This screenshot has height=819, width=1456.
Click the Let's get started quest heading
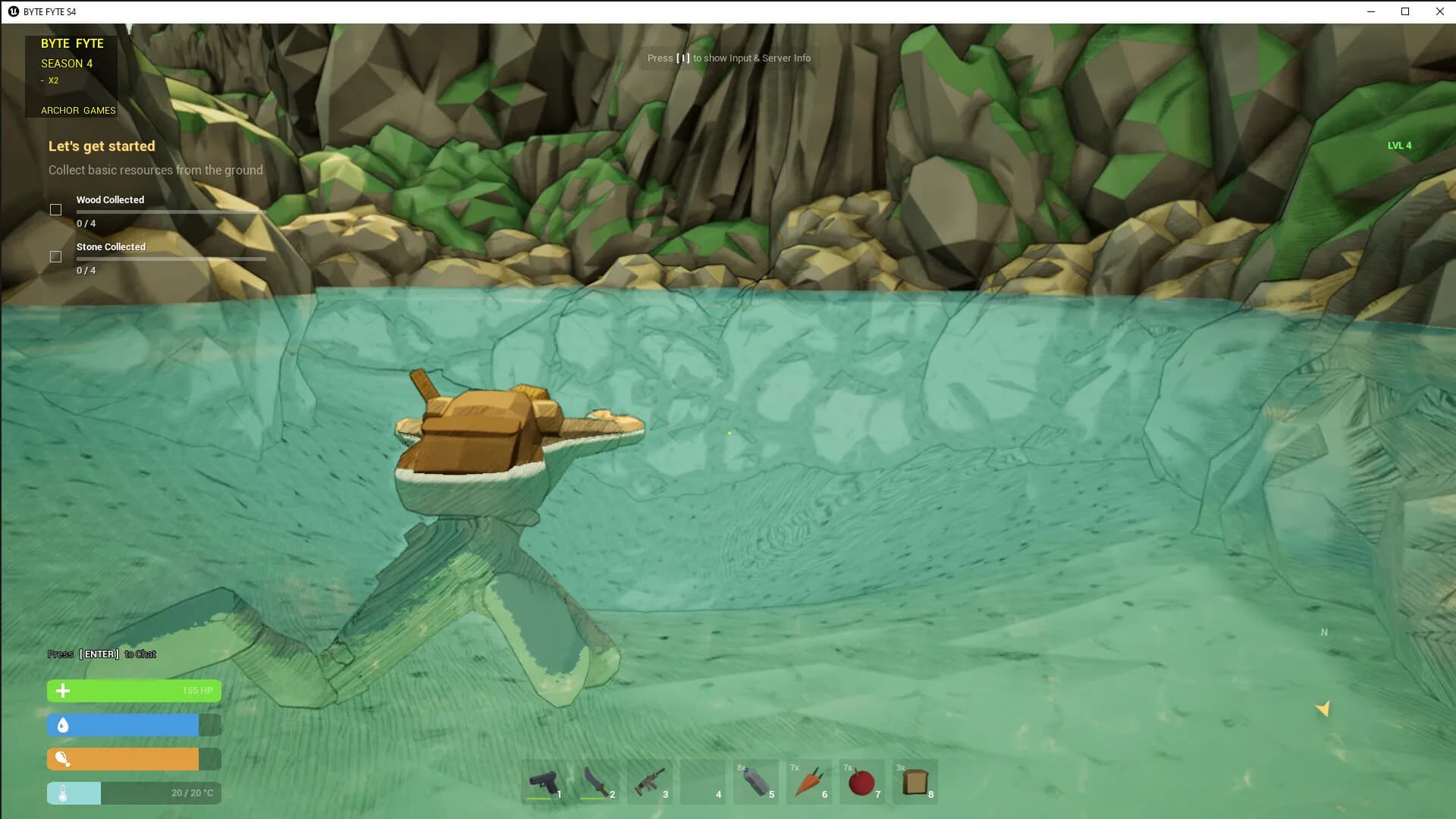101,146
